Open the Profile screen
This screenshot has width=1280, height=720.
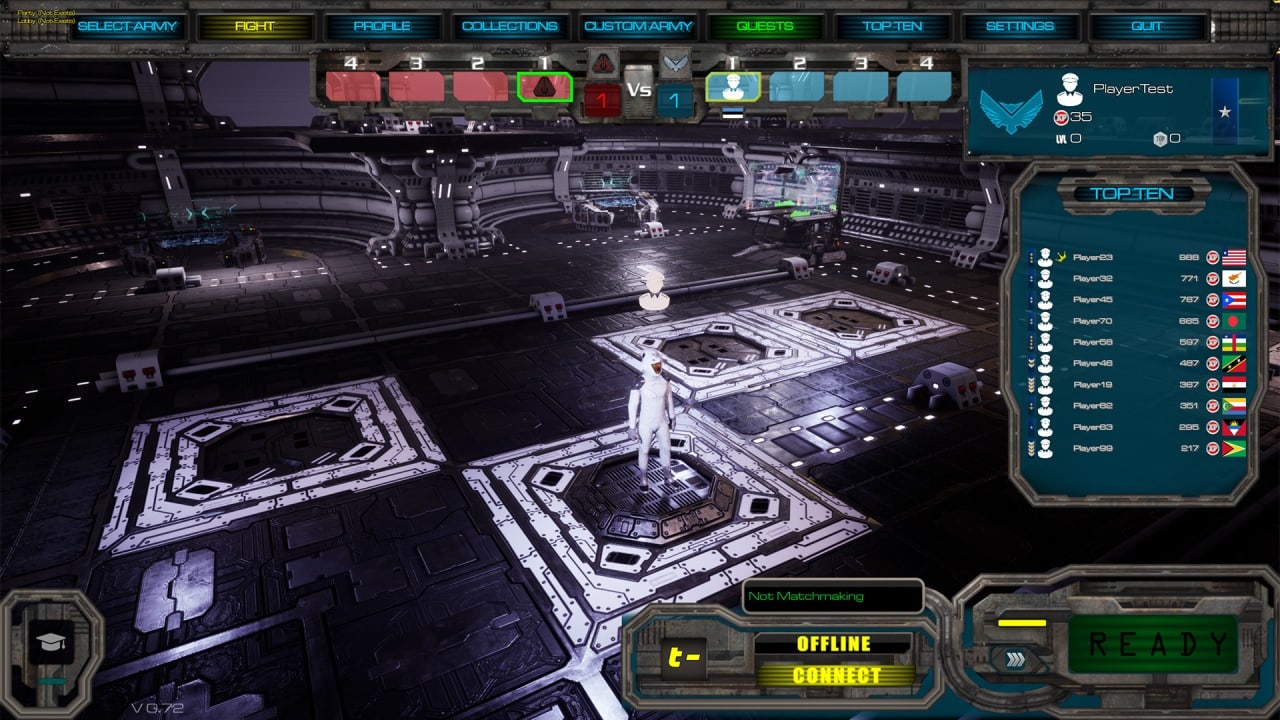pos(382,26)
